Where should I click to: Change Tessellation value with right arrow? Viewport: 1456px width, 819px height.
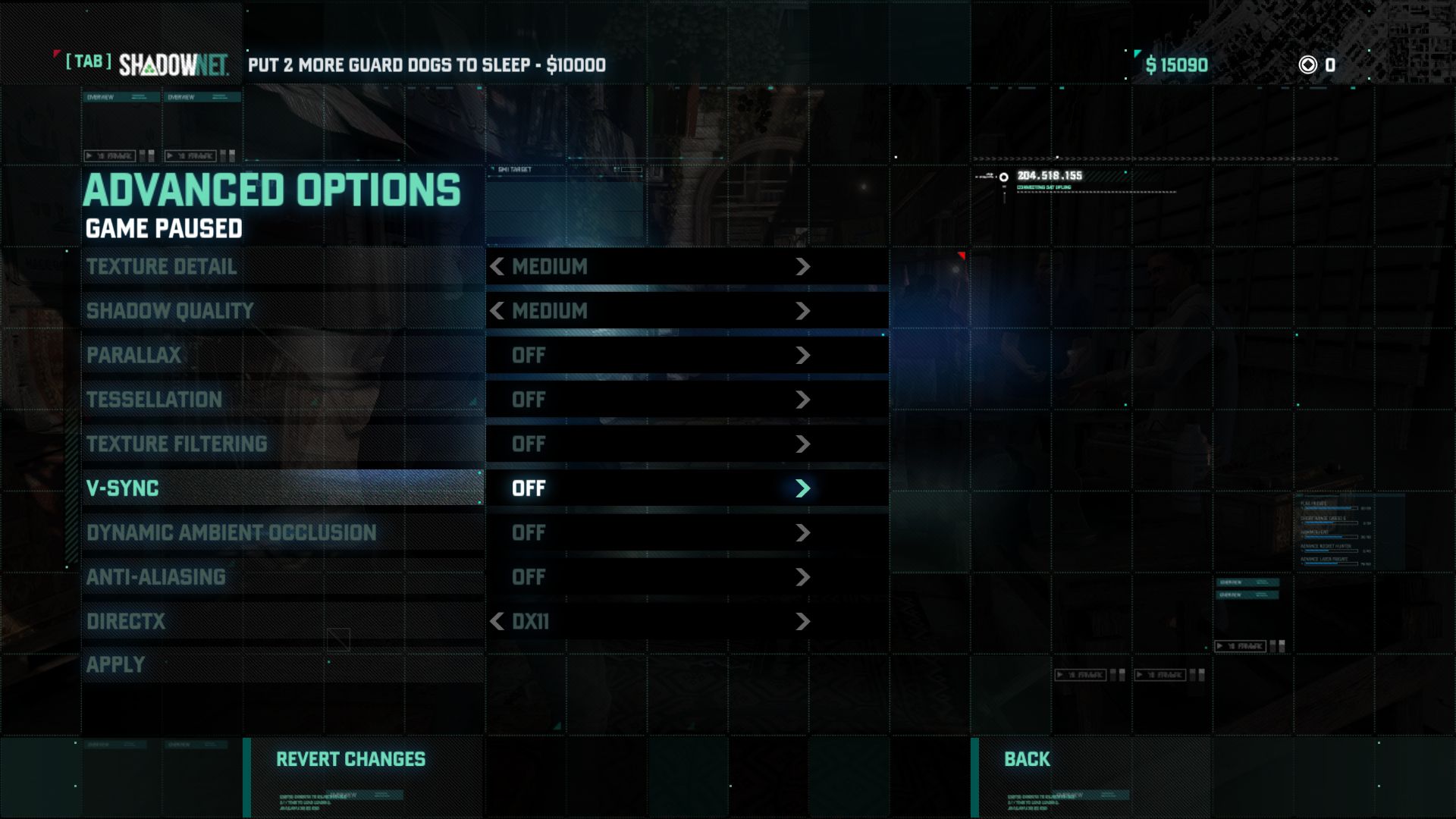coord(803,400)
